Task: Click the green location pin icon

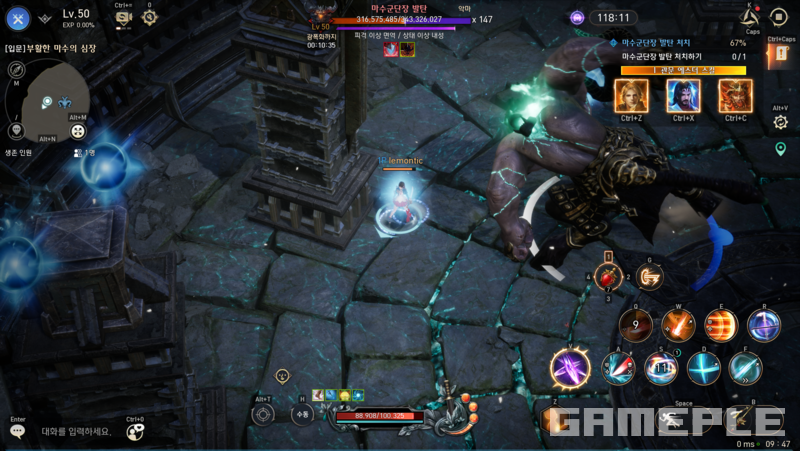Action: click(780, 149)
